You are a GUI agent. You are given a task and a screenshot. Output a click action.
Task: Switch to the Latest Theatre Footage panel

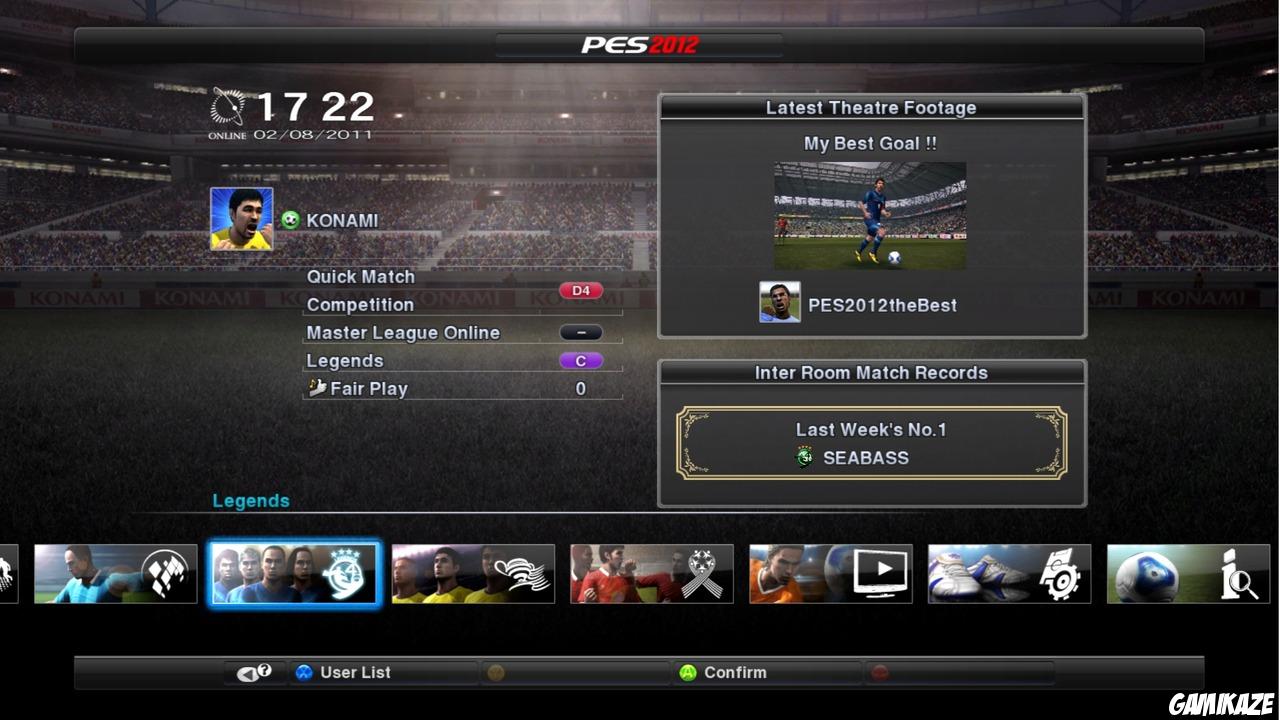[871, 107]
